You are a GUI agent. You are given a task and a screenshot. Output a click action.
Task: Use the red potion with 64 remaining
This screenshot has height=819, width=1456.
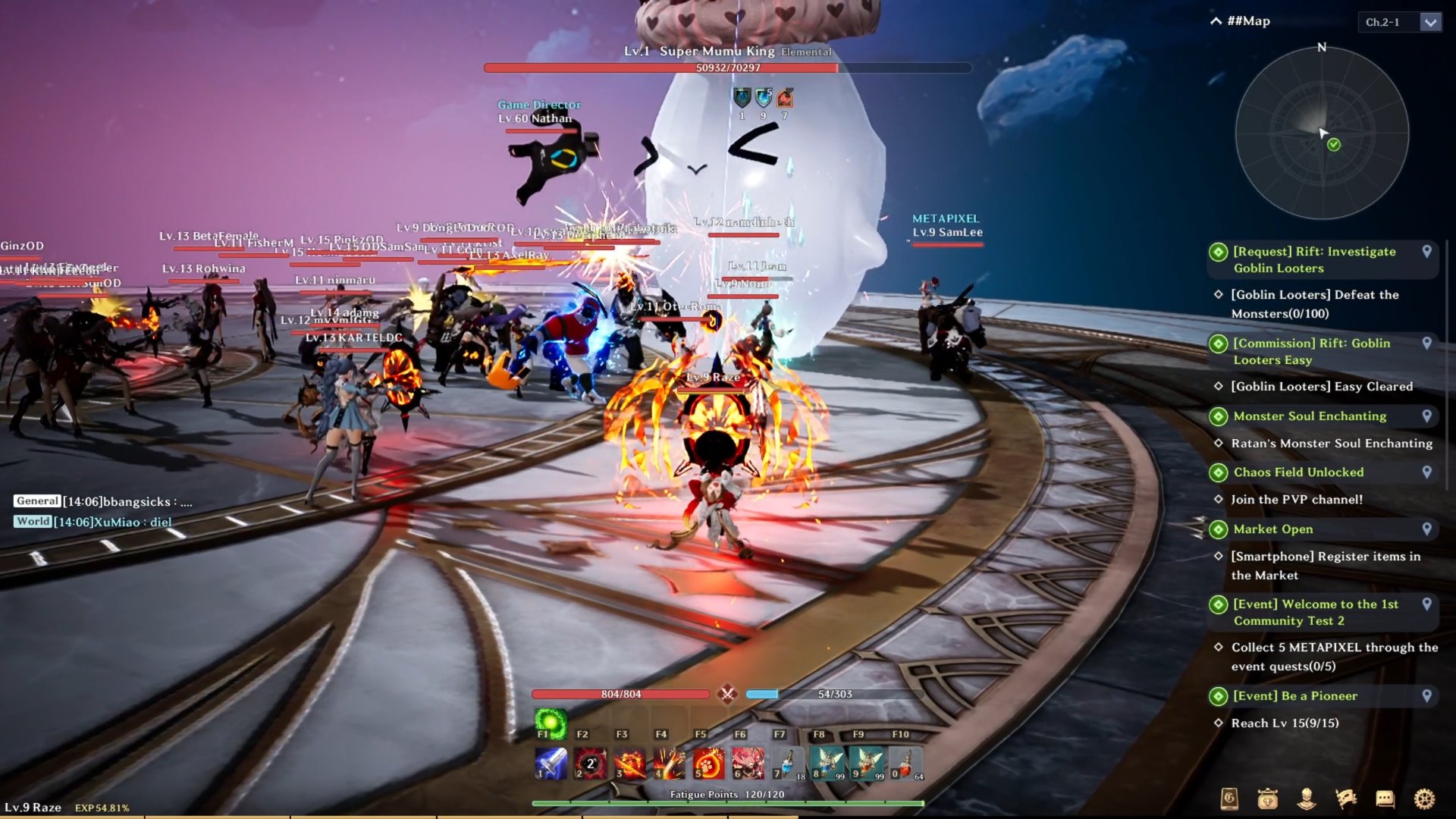tap(905, 763)
